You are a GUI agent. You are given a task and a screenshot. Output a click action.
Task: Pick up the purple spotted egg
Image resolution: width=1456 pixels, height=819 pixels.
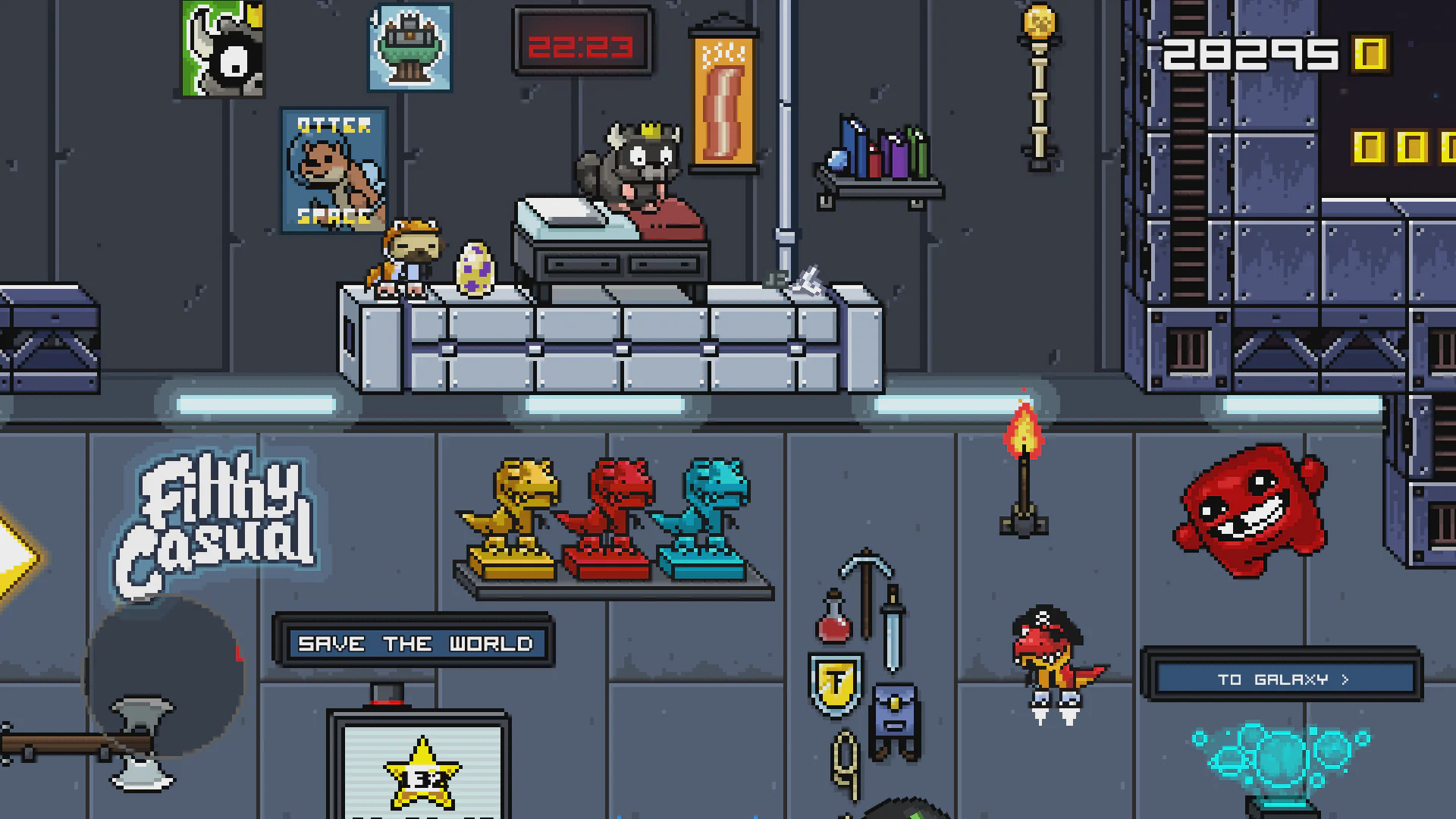tap(474, 269)
